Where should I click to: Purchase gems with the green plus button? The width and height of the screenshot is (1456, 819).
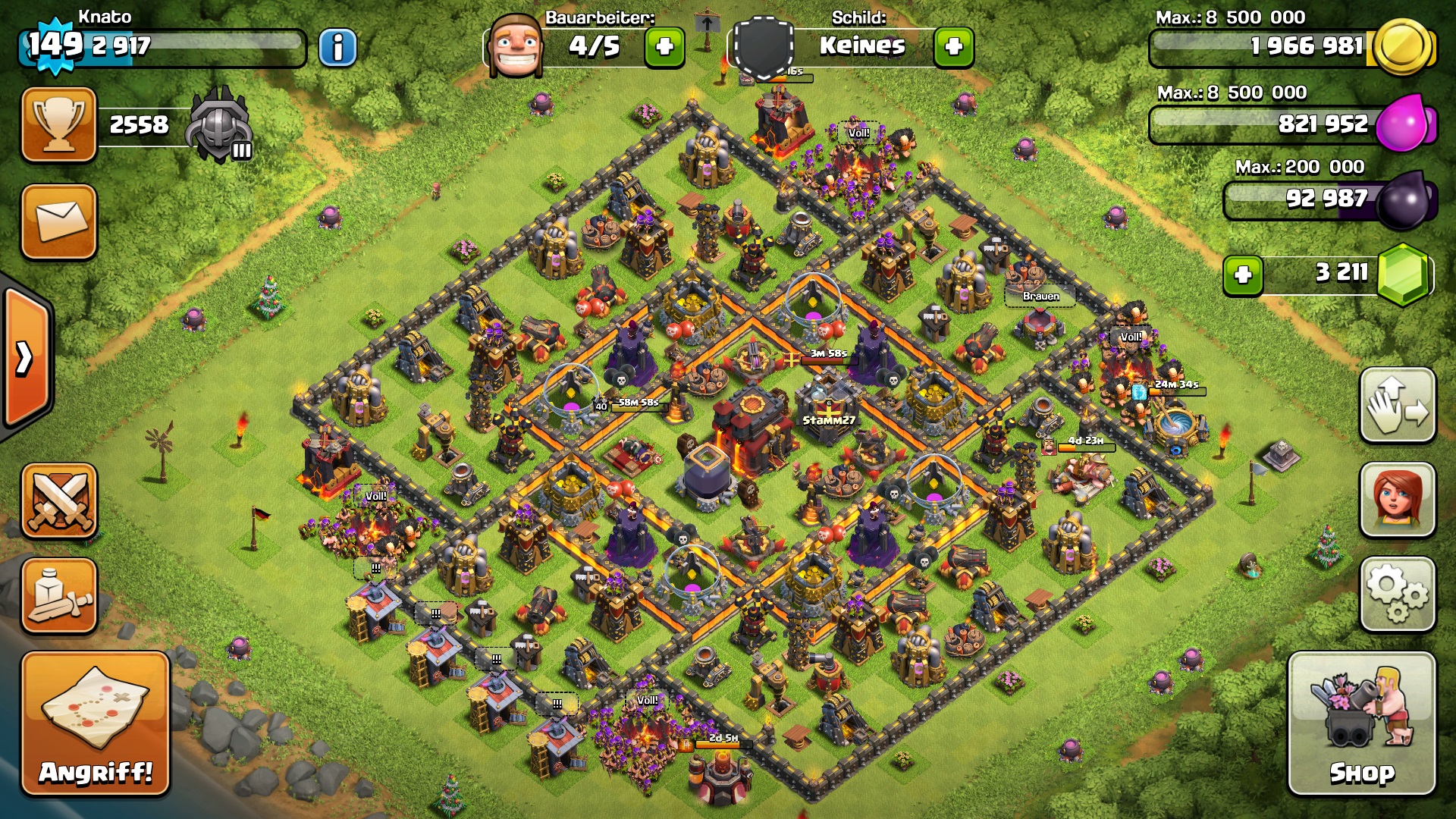tap(1243, 275)
